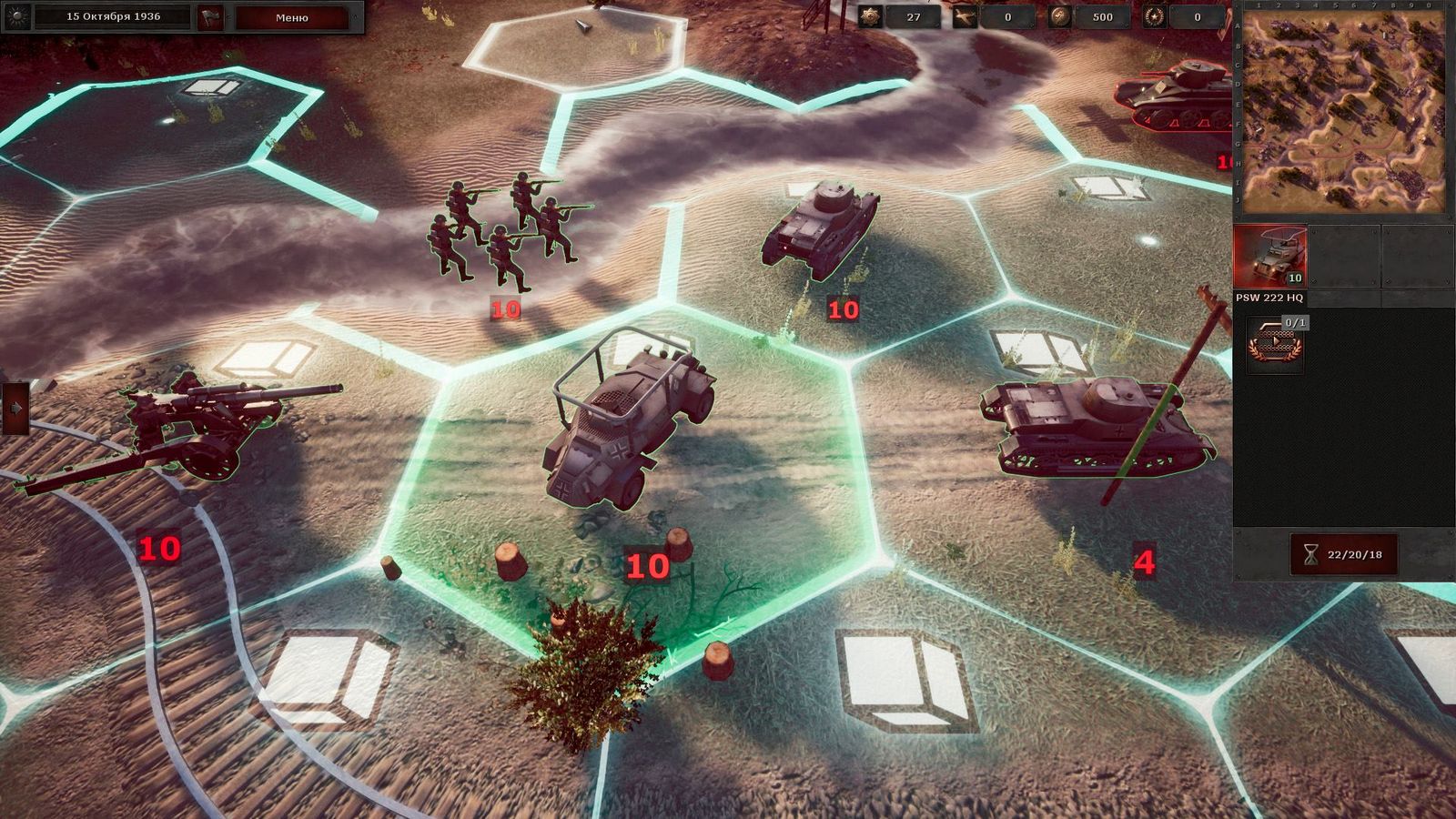Click the coin icon next to 500

(x=1058, y=18)
